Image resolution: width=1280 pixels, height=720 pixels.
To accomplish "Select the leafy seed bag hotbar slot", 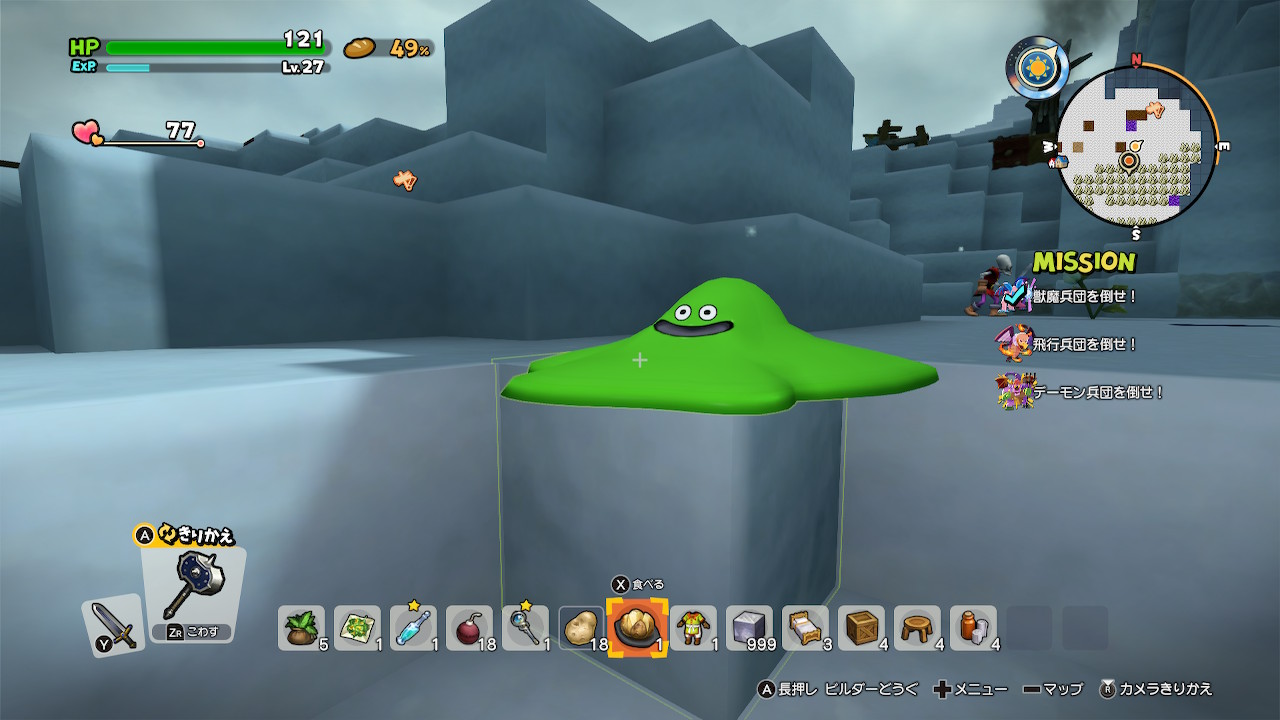I will 301,628.
